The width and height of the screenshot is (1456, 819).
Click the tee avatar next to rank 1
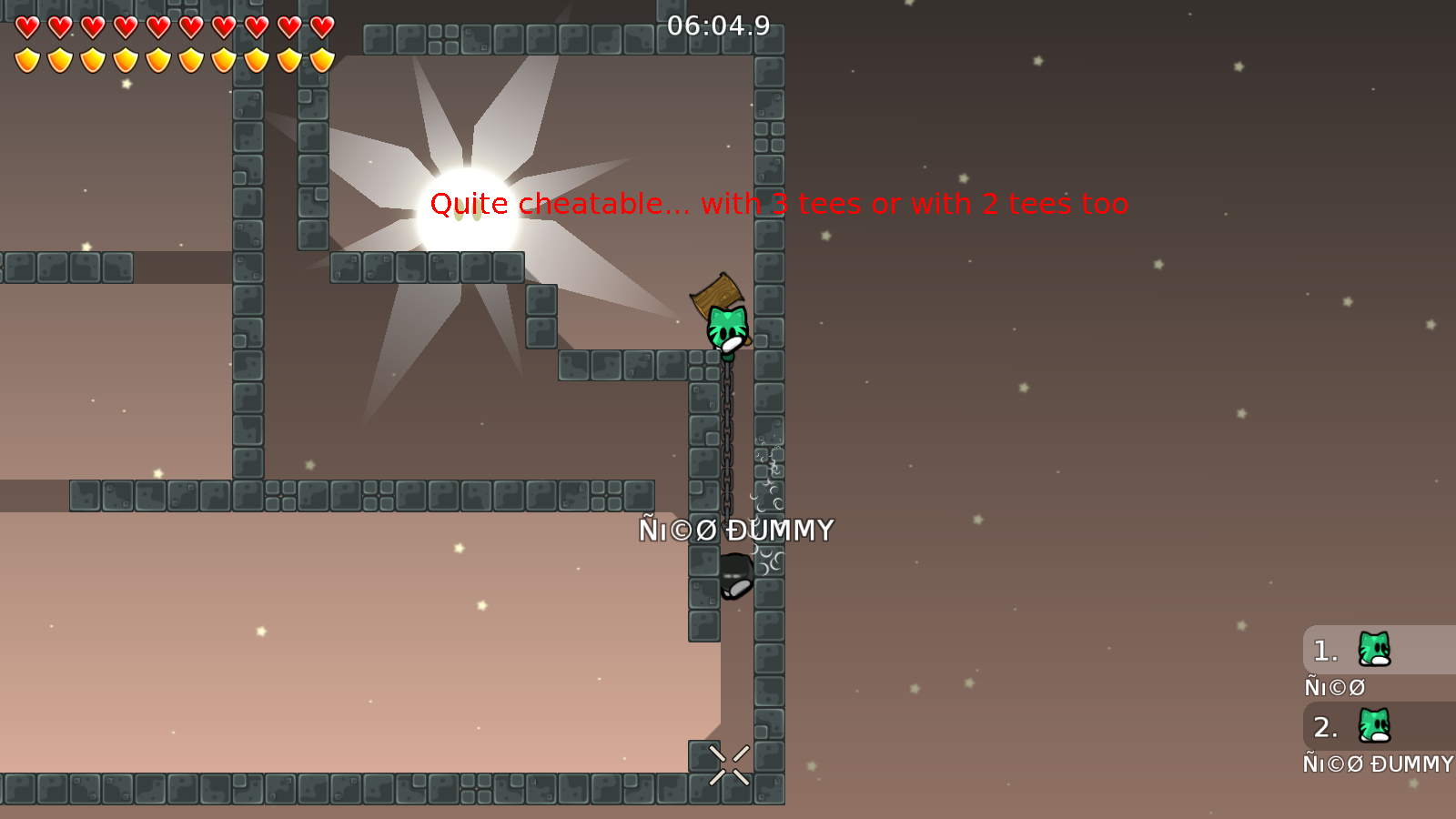[x=1372, y=650]
